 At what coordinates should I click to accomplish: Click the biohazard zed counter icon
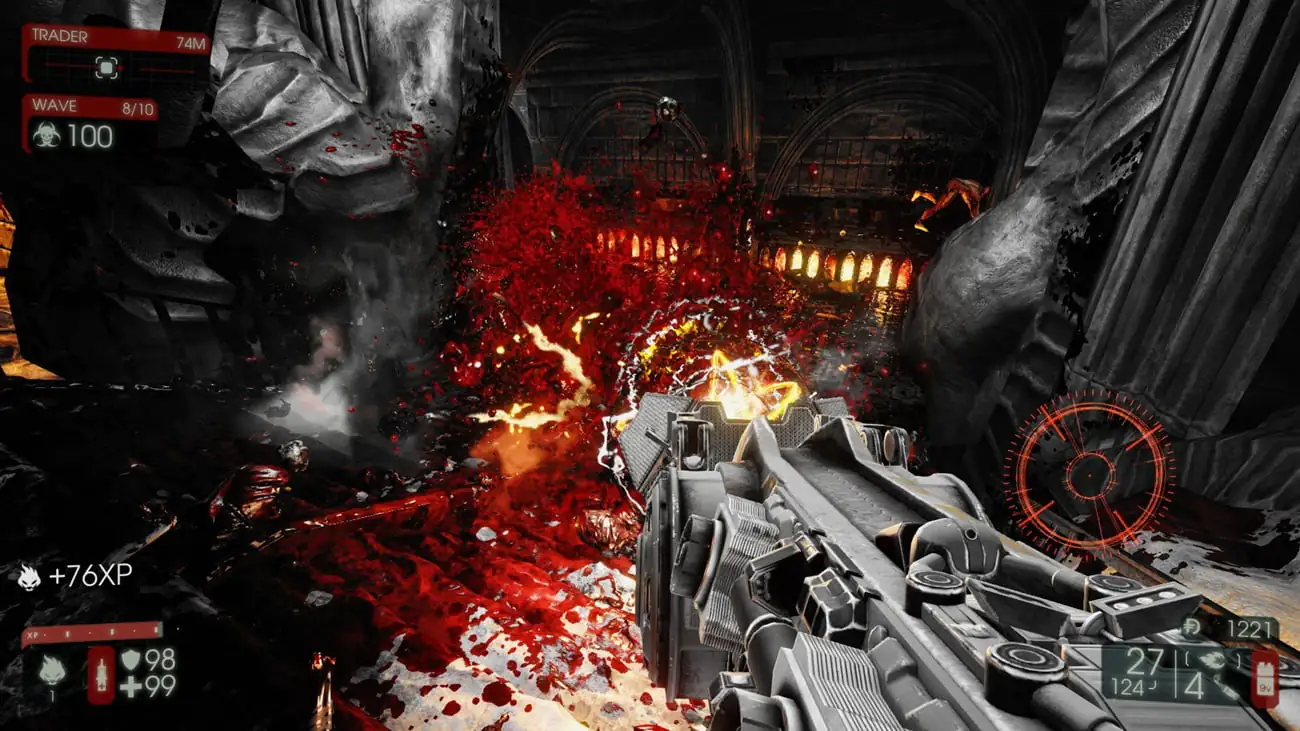coord(48,133)
